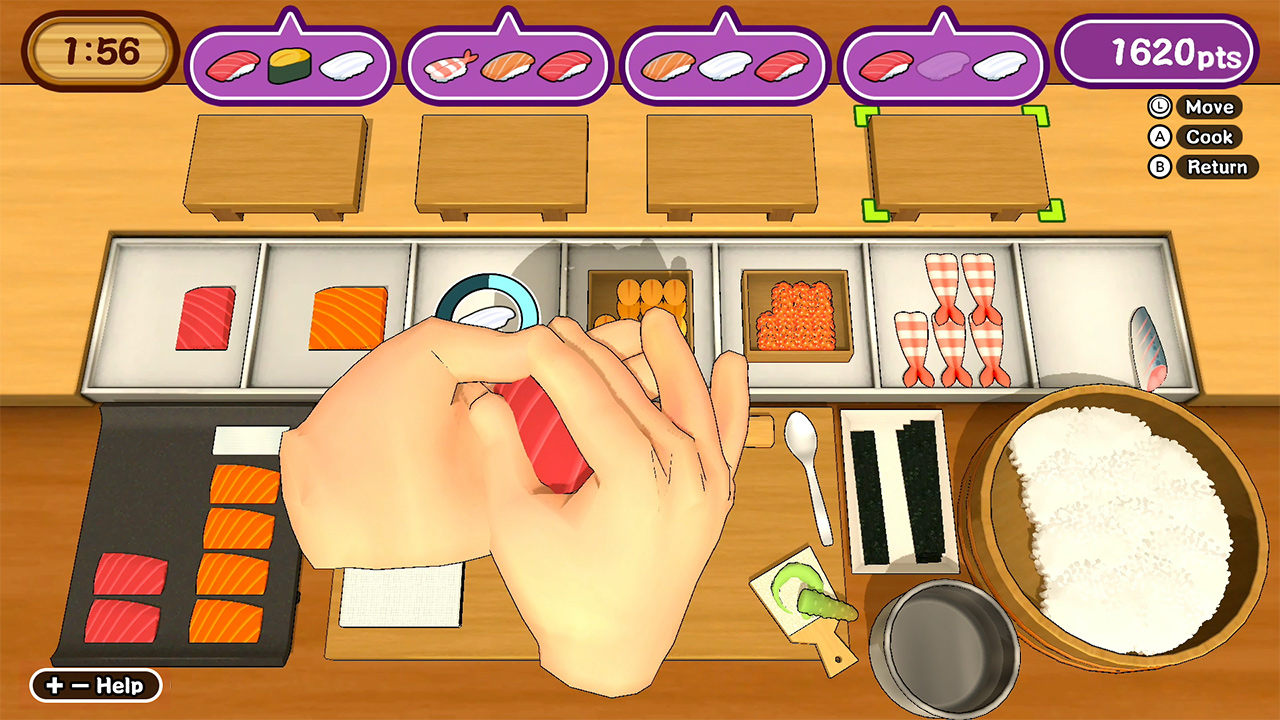This screenshot has height=720, width=1280.
Task: Check the timer showing 1:56
Action: pos(96,45)
